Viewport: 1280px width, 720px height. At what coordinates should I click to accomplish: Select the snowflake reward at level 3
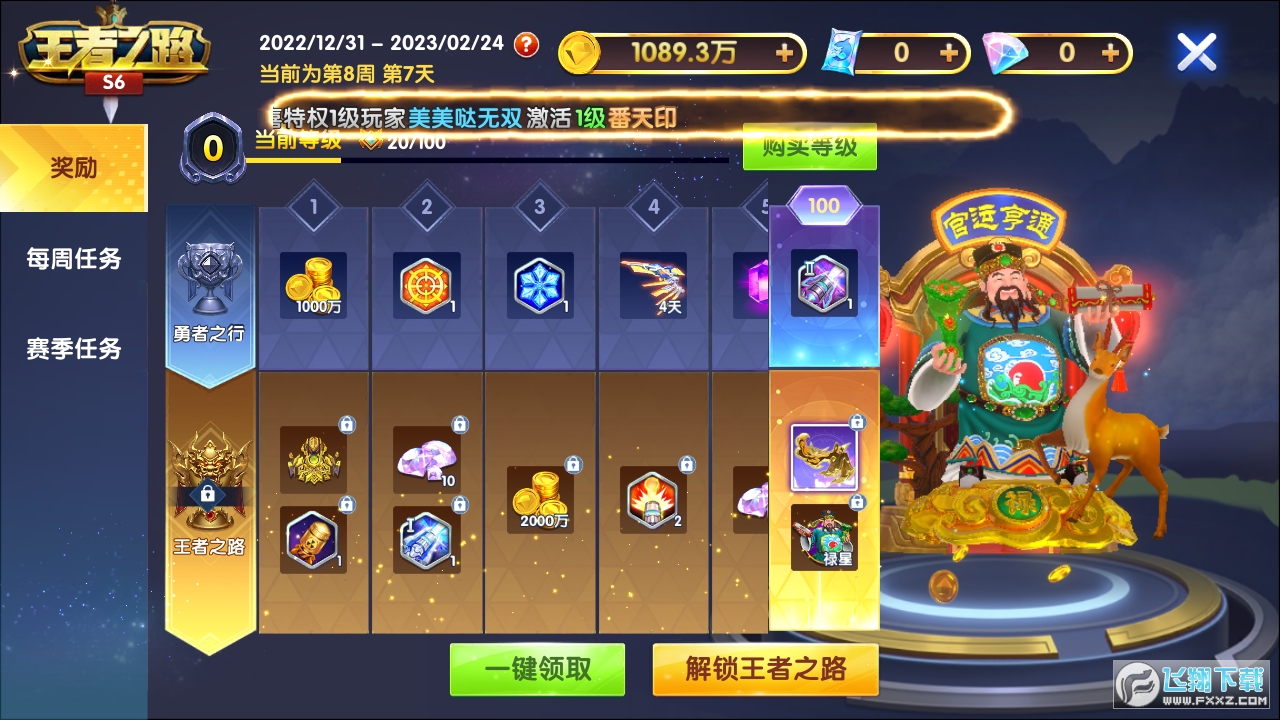pos(540,283)
